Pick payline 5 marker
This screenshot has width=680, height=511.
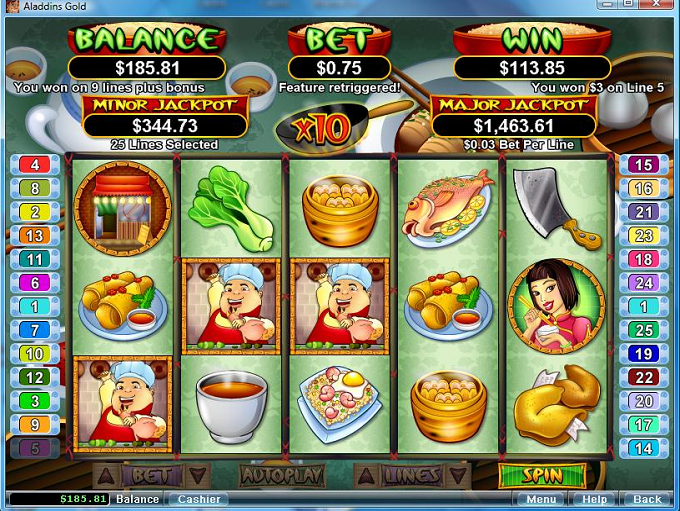tap(34, 448)
